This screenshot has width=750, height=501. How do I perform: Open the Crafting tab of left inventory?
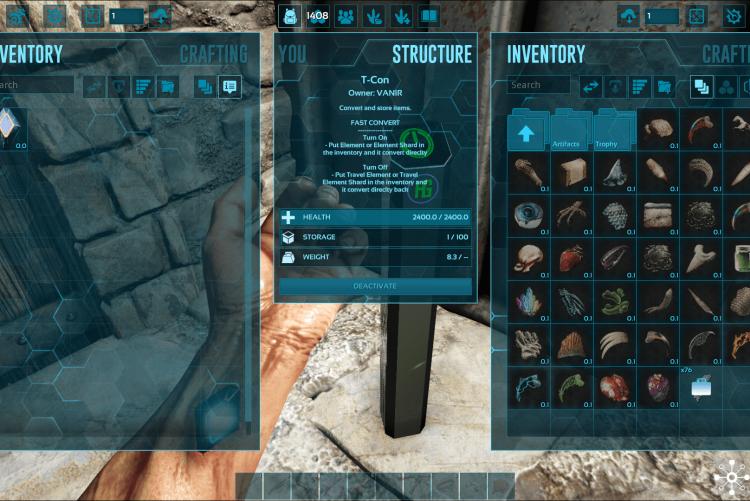(x=213, y=54)
